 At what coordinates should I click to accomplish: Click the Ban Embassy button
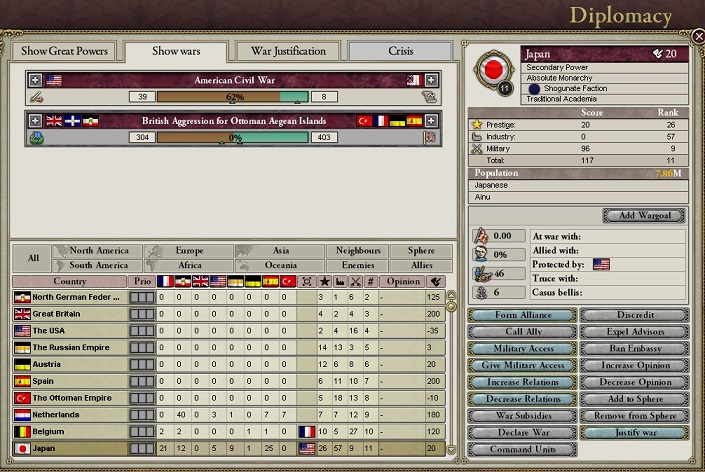[x=634, y=349]
